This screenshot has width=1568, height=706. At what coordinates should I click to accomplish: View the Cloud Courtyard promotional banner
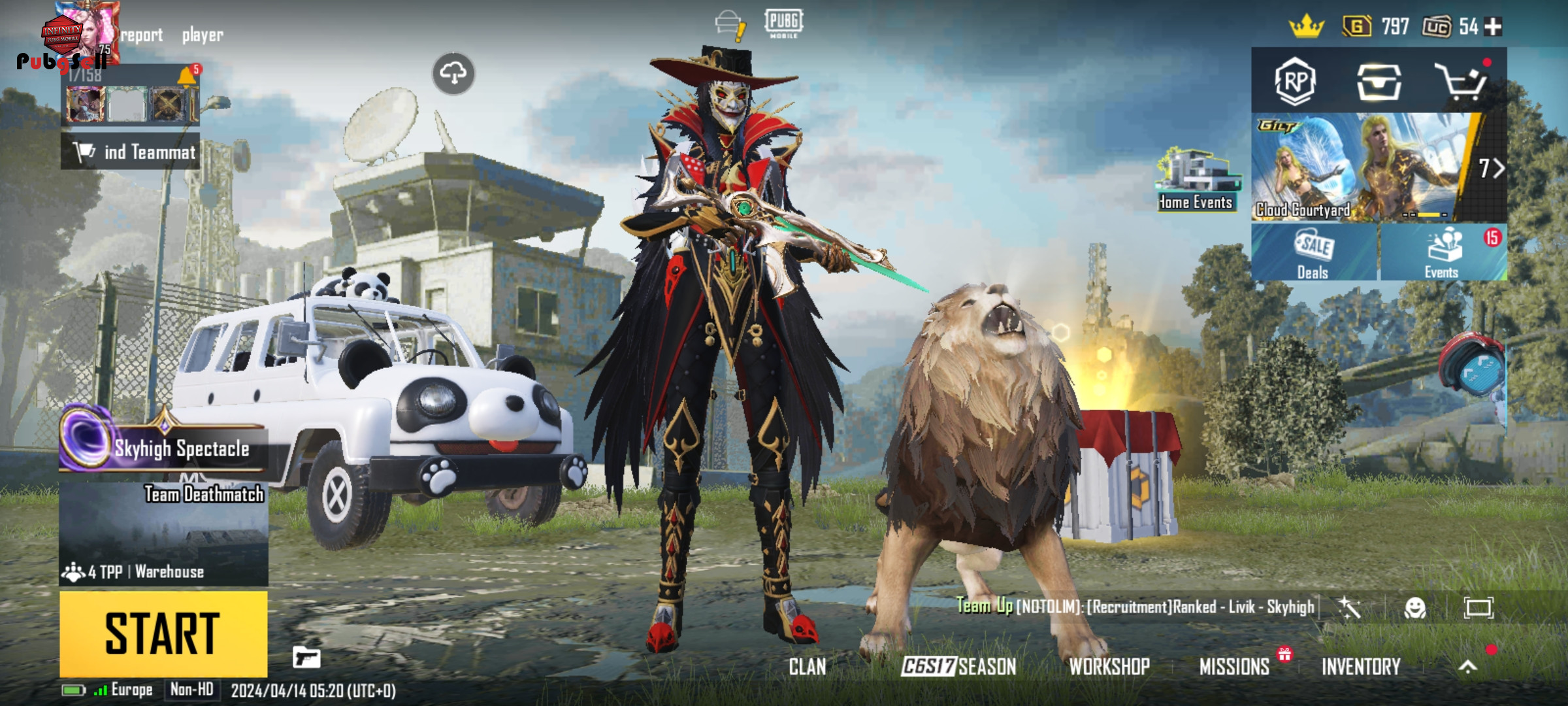tap(1359, 168)
